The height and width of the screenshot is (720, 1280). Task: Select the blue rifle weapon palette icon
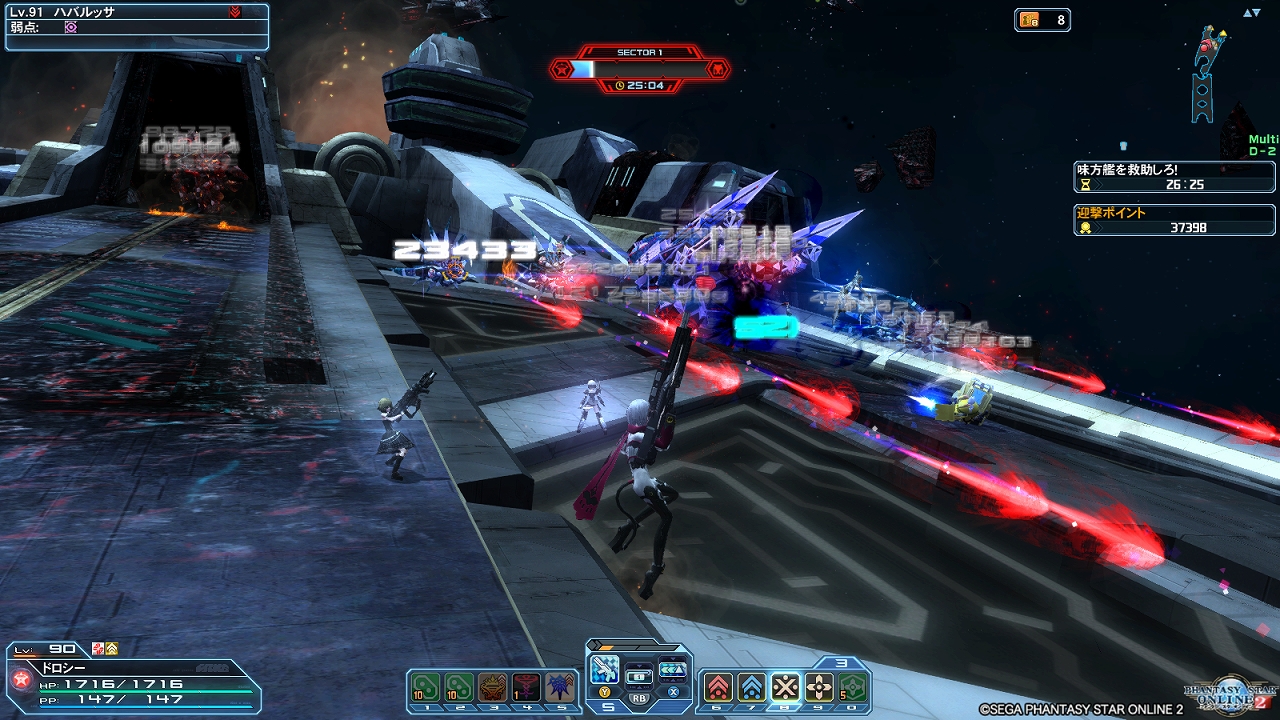click(605, 669)
